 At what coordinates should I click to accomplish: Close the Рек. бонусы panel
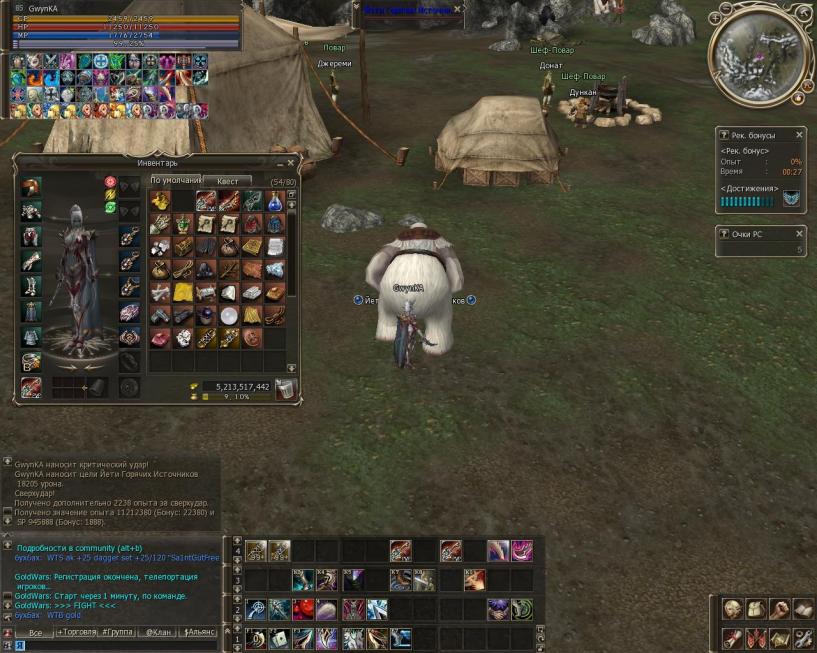click(799, 135)
